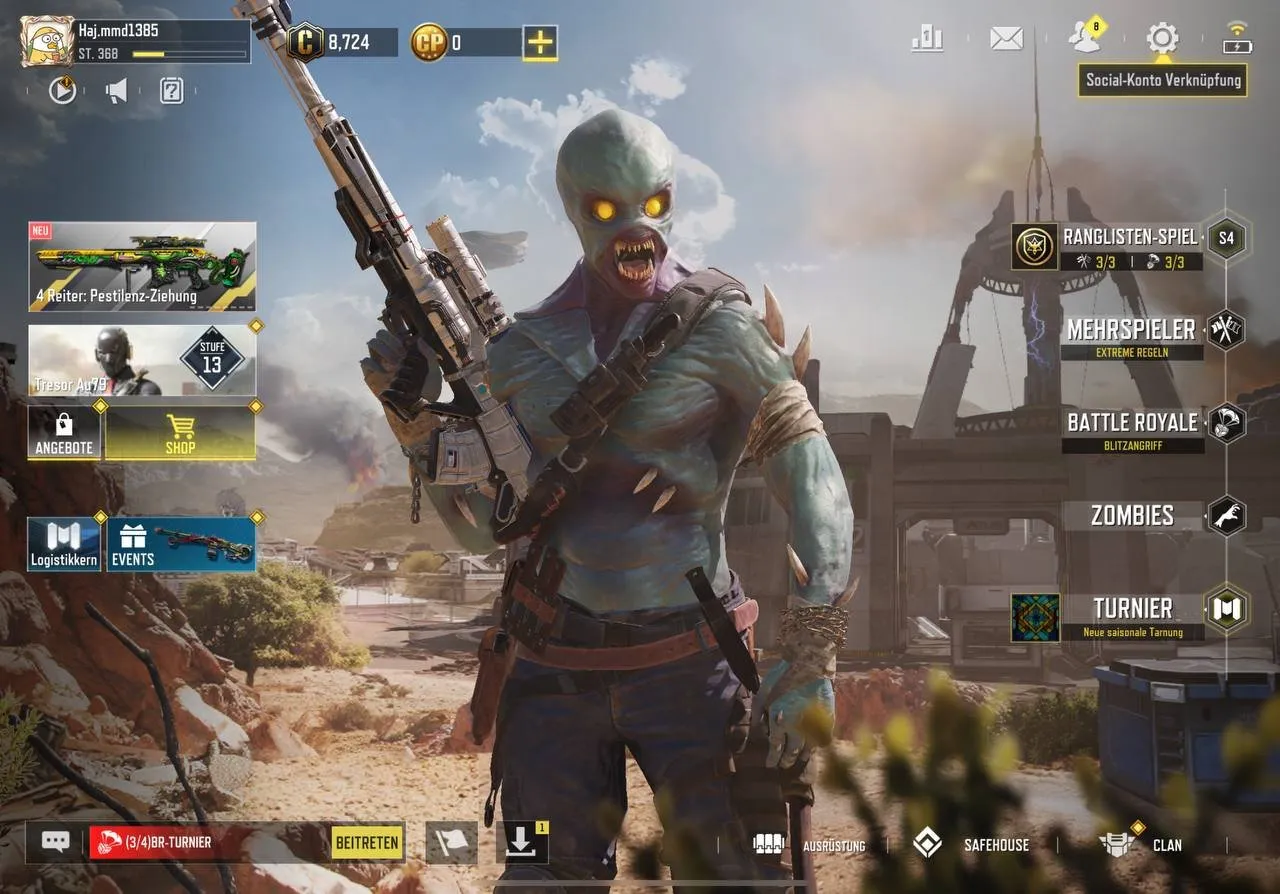Screen dimensions: 1280x894
Task: Open the megaphone announcements icon
Action: click(x=117, y=92)
